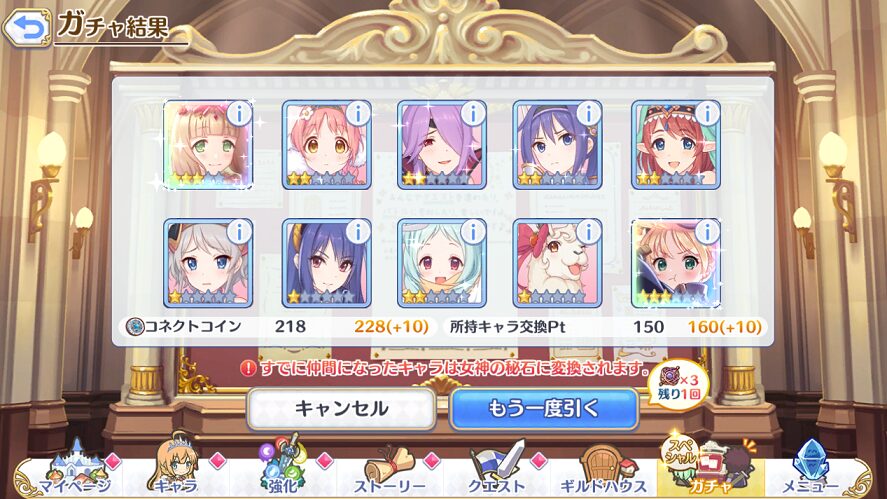887x499 pixels.
Task: Inspect the purple-haired red-eyed character card
Action: pyautogui.click(x=442, y=145)
